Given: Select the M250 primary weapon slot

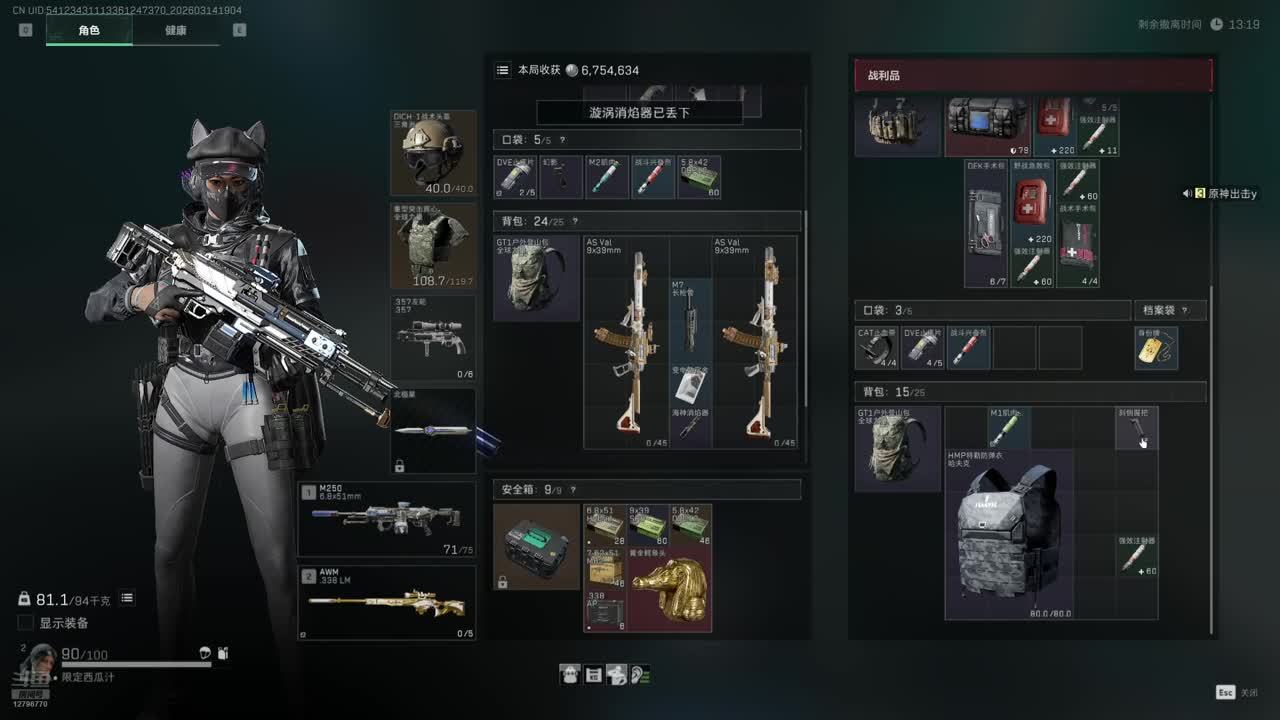Looking at the screenshot, I should tap(387, 519).
